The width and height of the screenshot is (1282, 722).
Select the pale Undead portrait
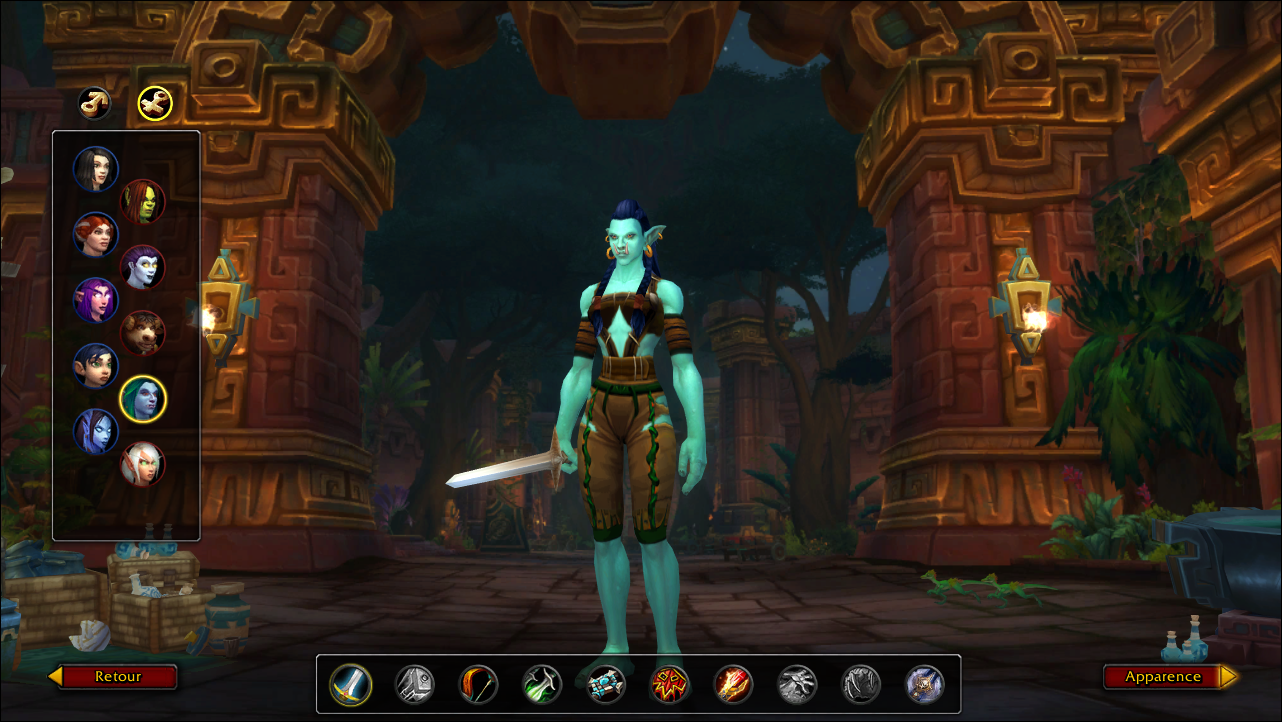coord(143,267)
